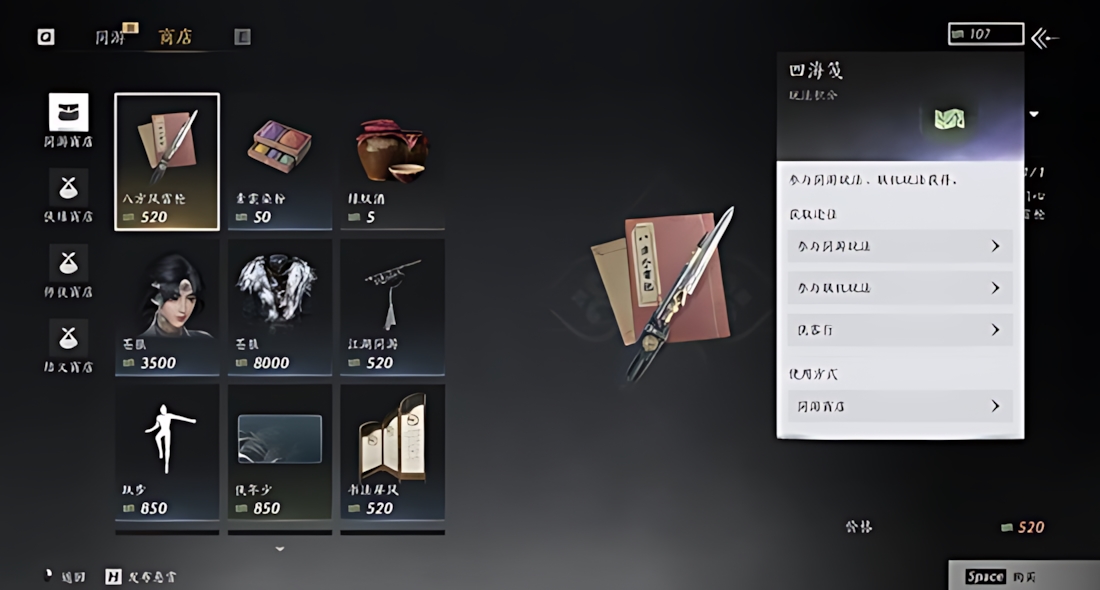Select the folding screen furniture item
Screen dimensions: 1100x590
(392, 451)
